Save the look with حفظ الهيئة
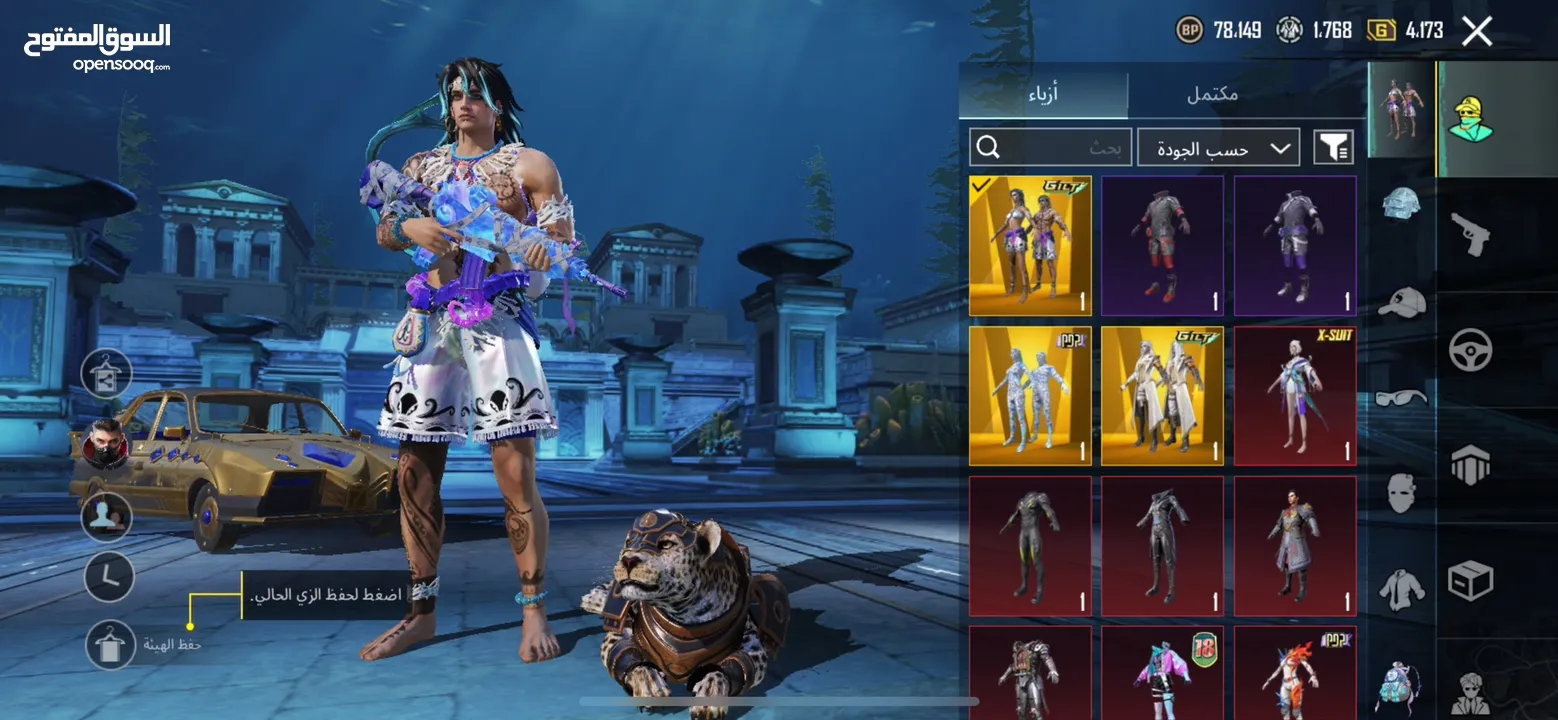The image size is (1558, 720). 109,645
